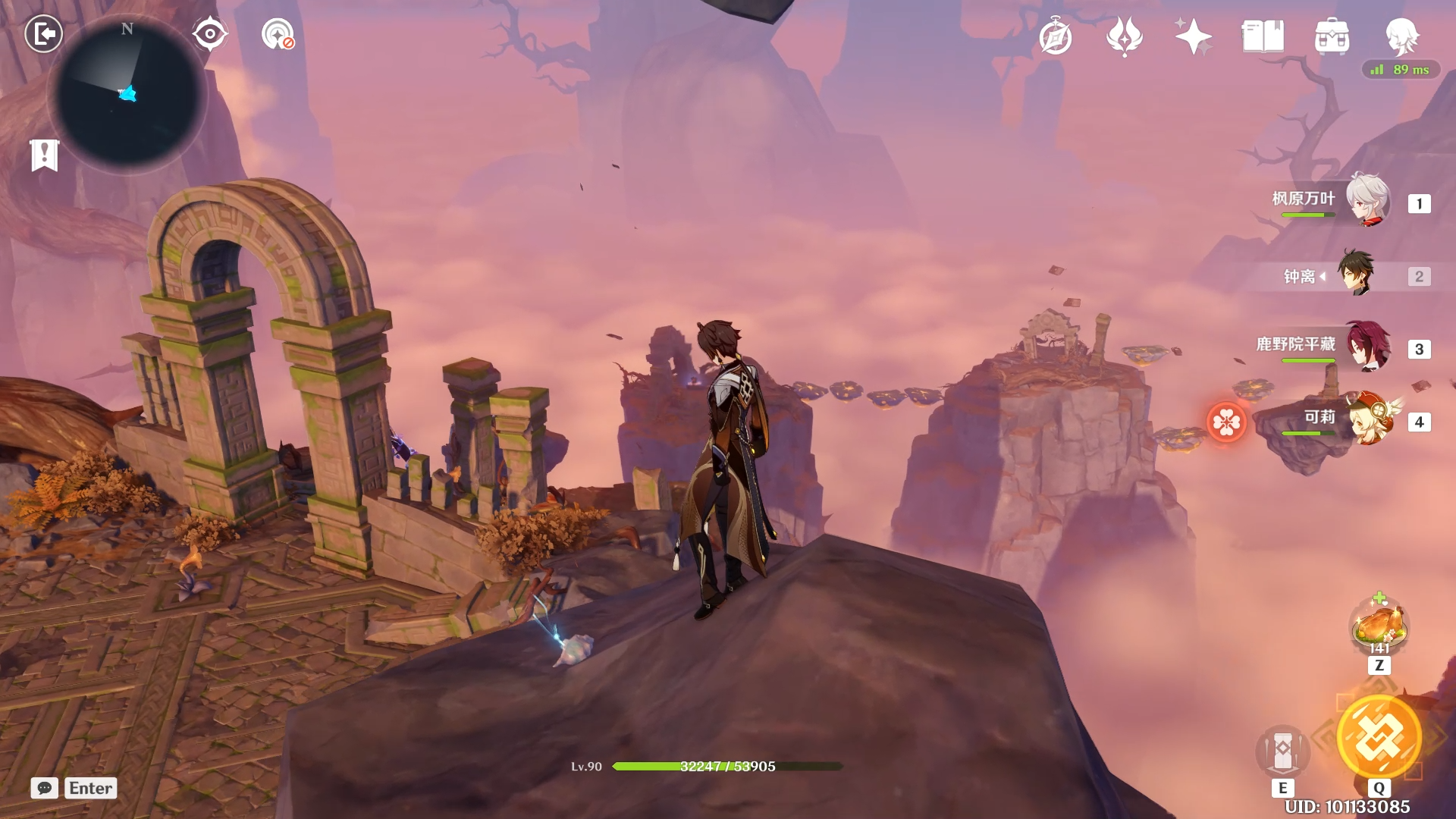The height and width of the screenshot is (819, 1456).
Task: Open the inventory backpack icon
Action: [x=1332, y=36]
